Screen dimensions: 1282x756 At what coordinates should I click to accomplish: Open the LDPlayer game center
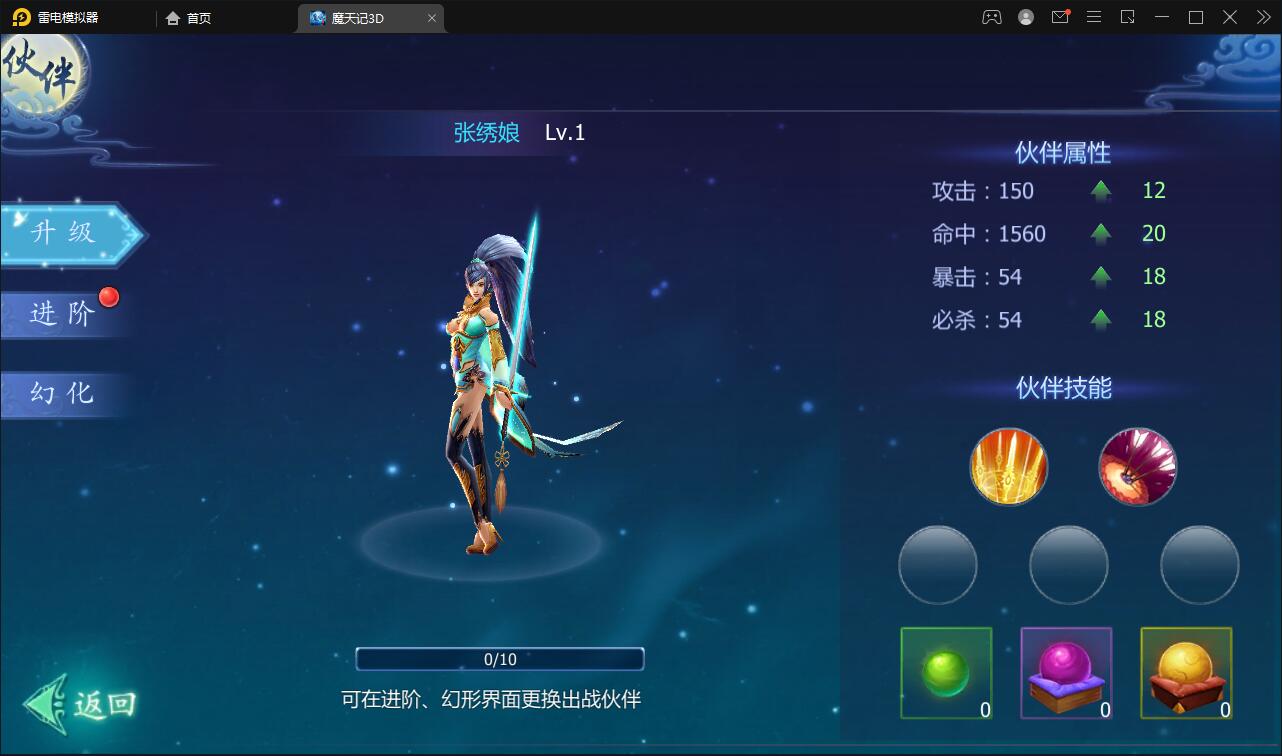[x=992, y=17]
